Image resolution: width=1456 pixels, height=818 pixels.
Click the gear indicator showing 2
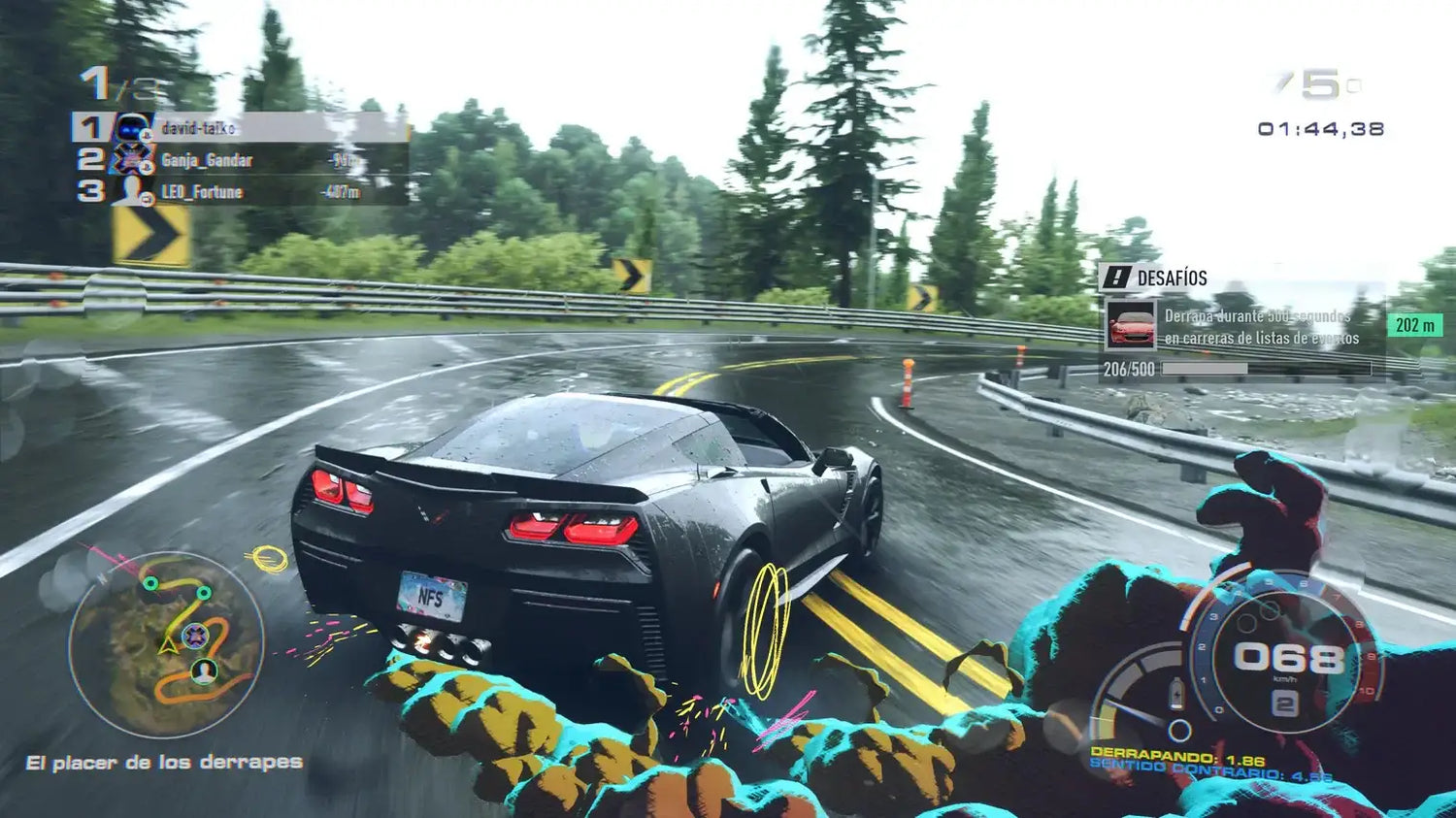click(x=1284, y=703)
